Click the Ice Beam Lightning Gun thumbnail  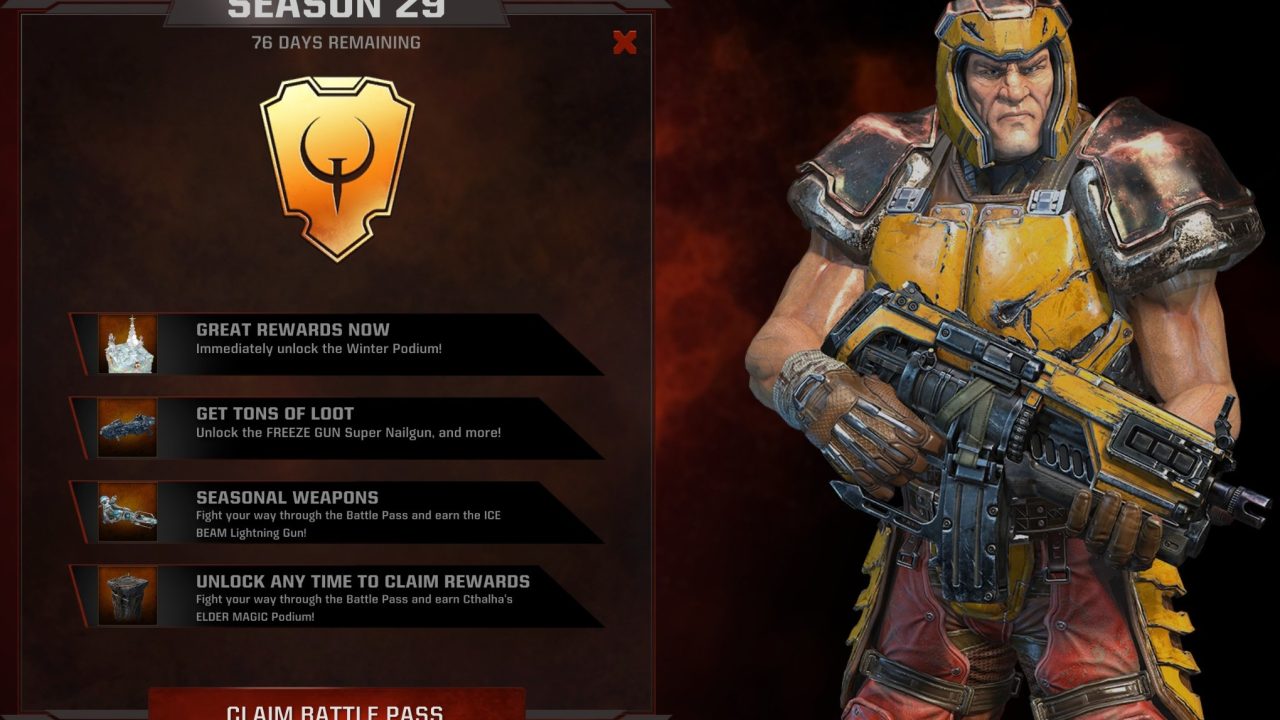[128, 512]
